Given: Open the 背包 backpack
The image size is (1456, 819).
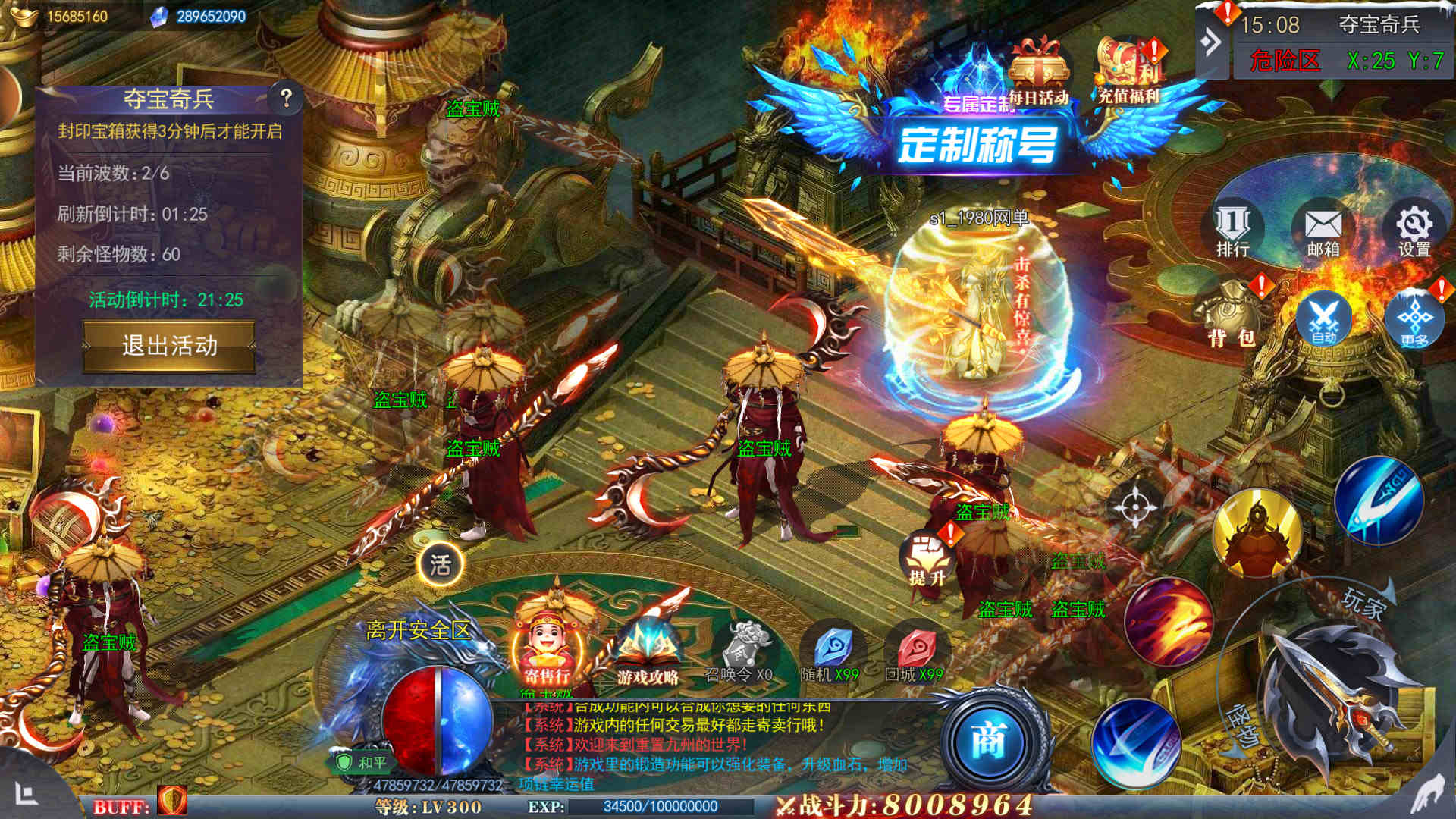Looking at the screenshot, I should (1230, 318).
